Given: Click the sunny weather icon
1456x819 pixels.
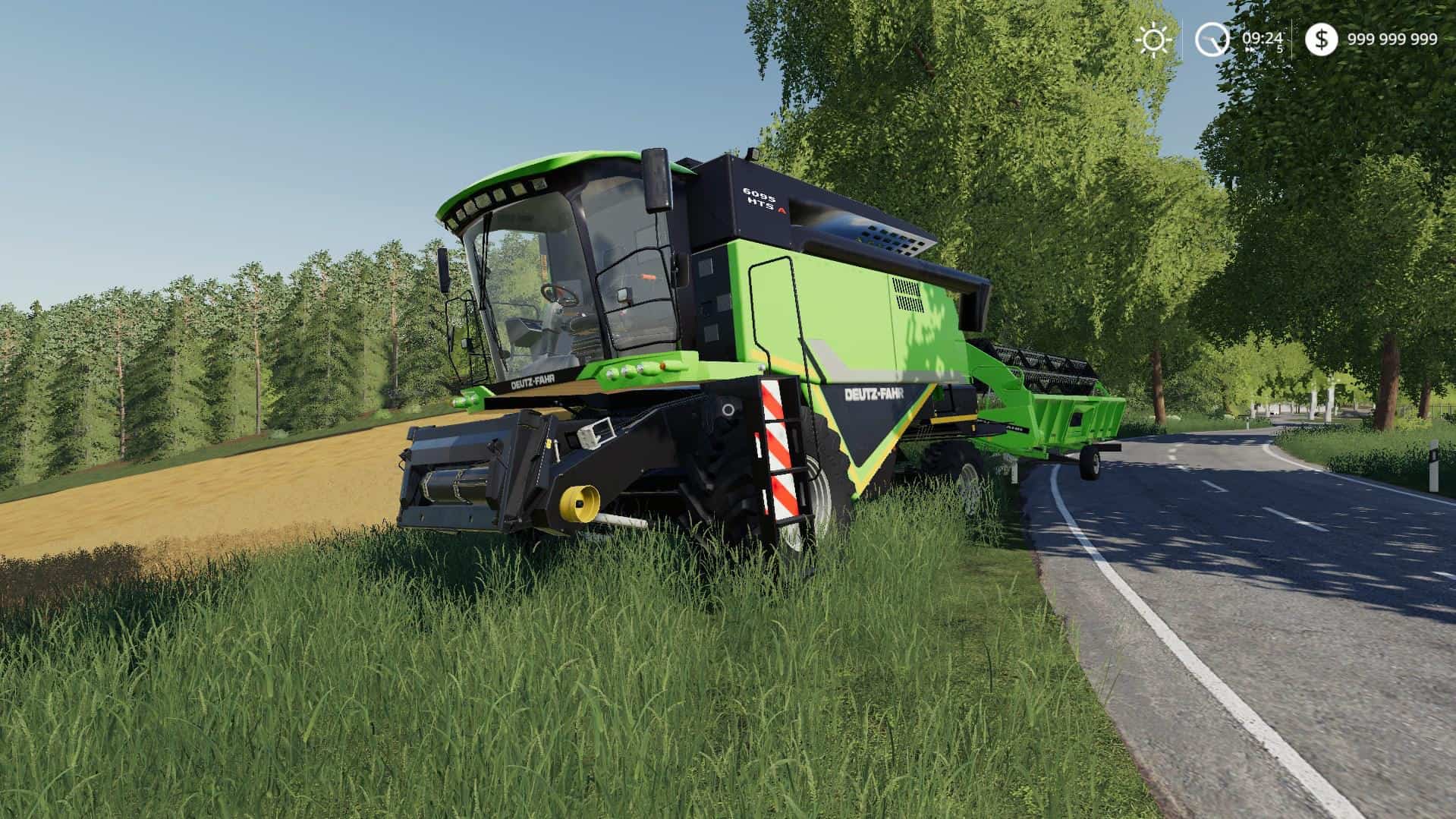Looking at the screenshot, I should point(1154,39).
